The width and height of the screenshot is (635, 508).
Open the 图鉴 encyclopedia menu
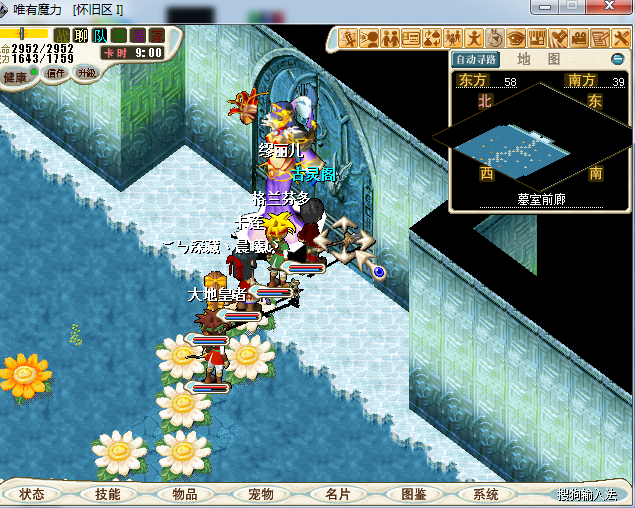[x=413, y=494]
